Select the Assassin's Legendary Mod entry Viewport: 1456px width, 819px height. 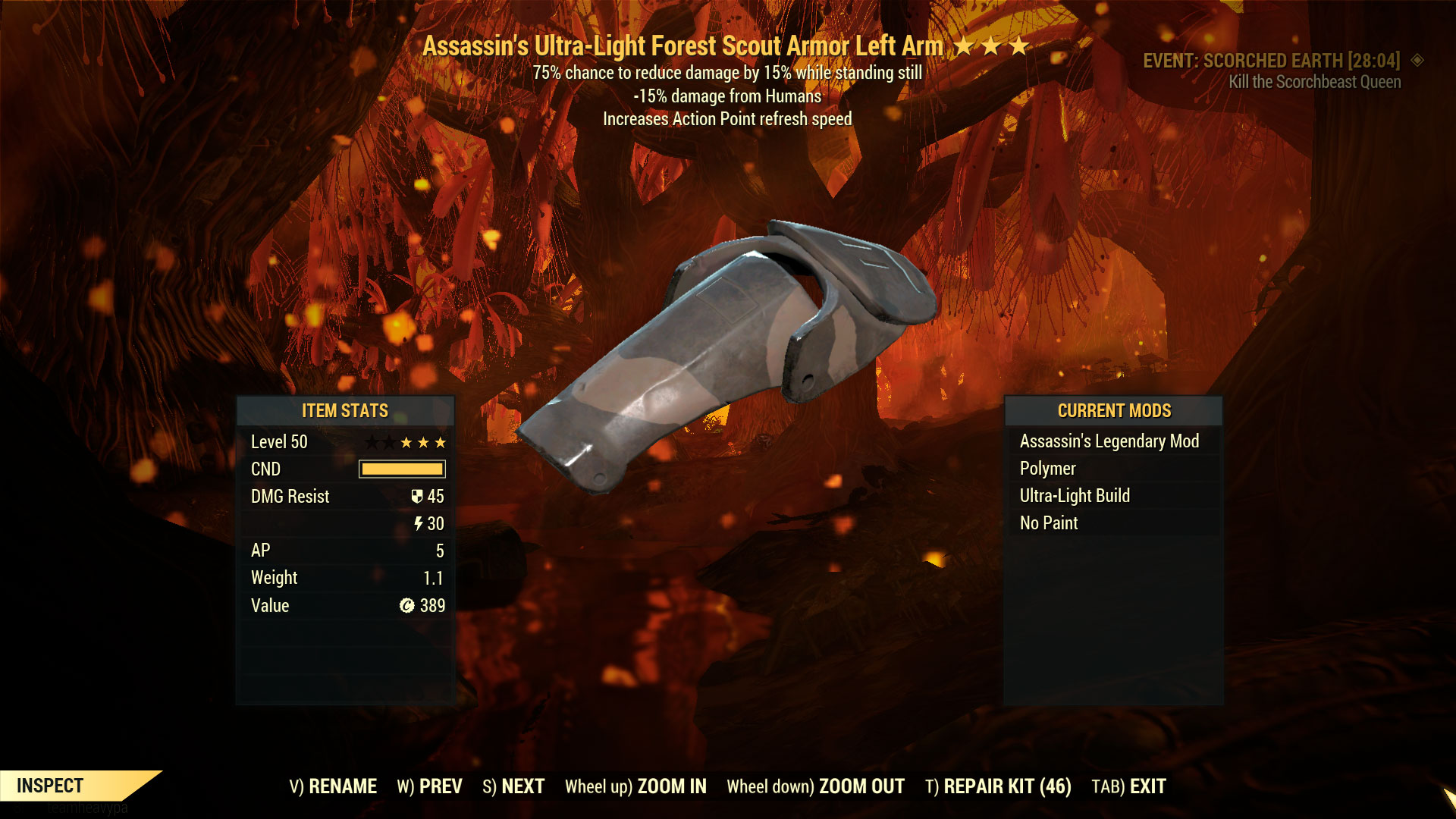coord(1109,441)
